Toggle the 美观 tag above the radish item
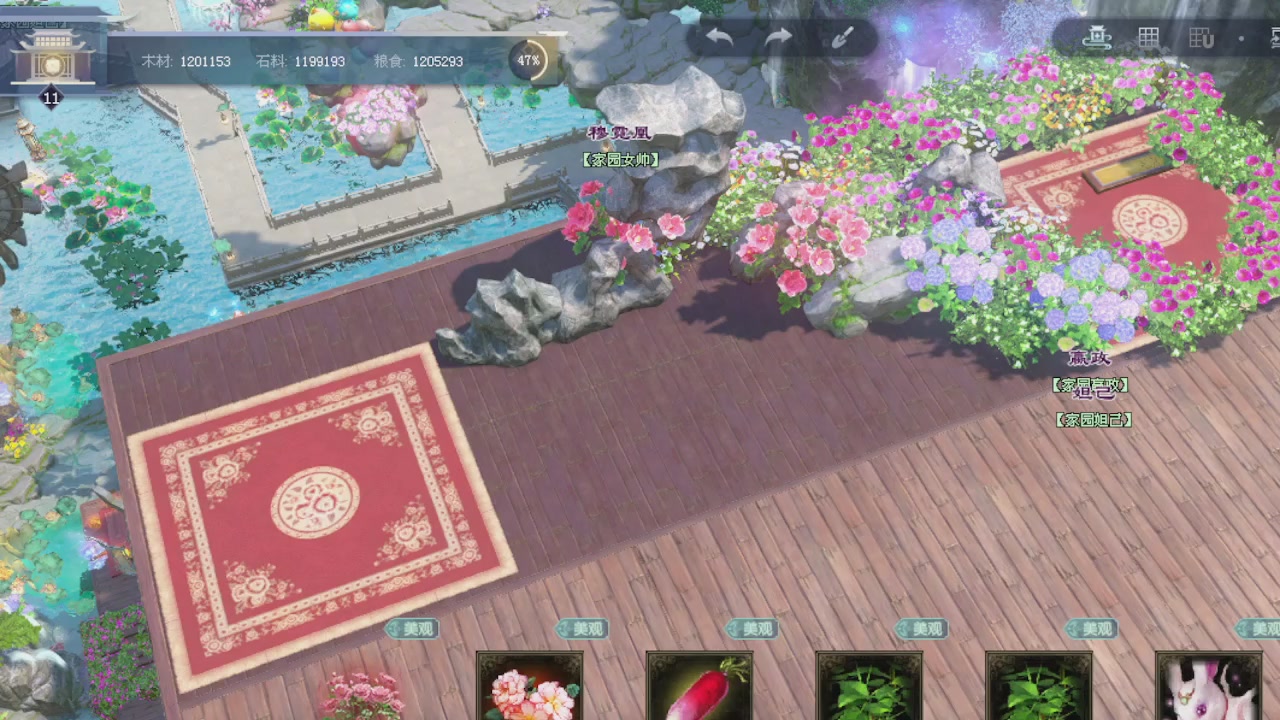This screenshot has width=1280, height=720. tap(753, 629)
